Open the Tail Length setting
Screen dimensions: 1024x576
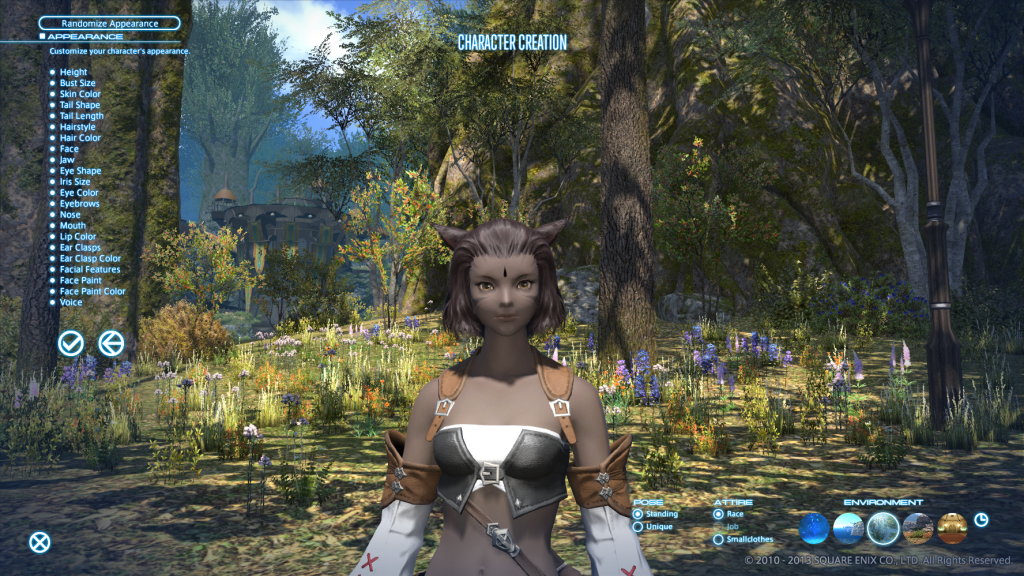(x=81, y=116)
